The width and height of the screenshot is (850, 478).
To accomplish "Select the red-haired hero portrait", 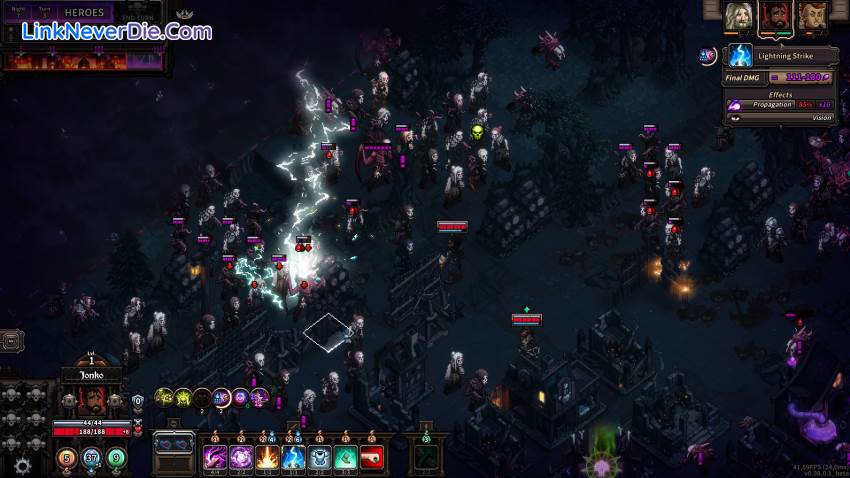I will pos(812,15).
